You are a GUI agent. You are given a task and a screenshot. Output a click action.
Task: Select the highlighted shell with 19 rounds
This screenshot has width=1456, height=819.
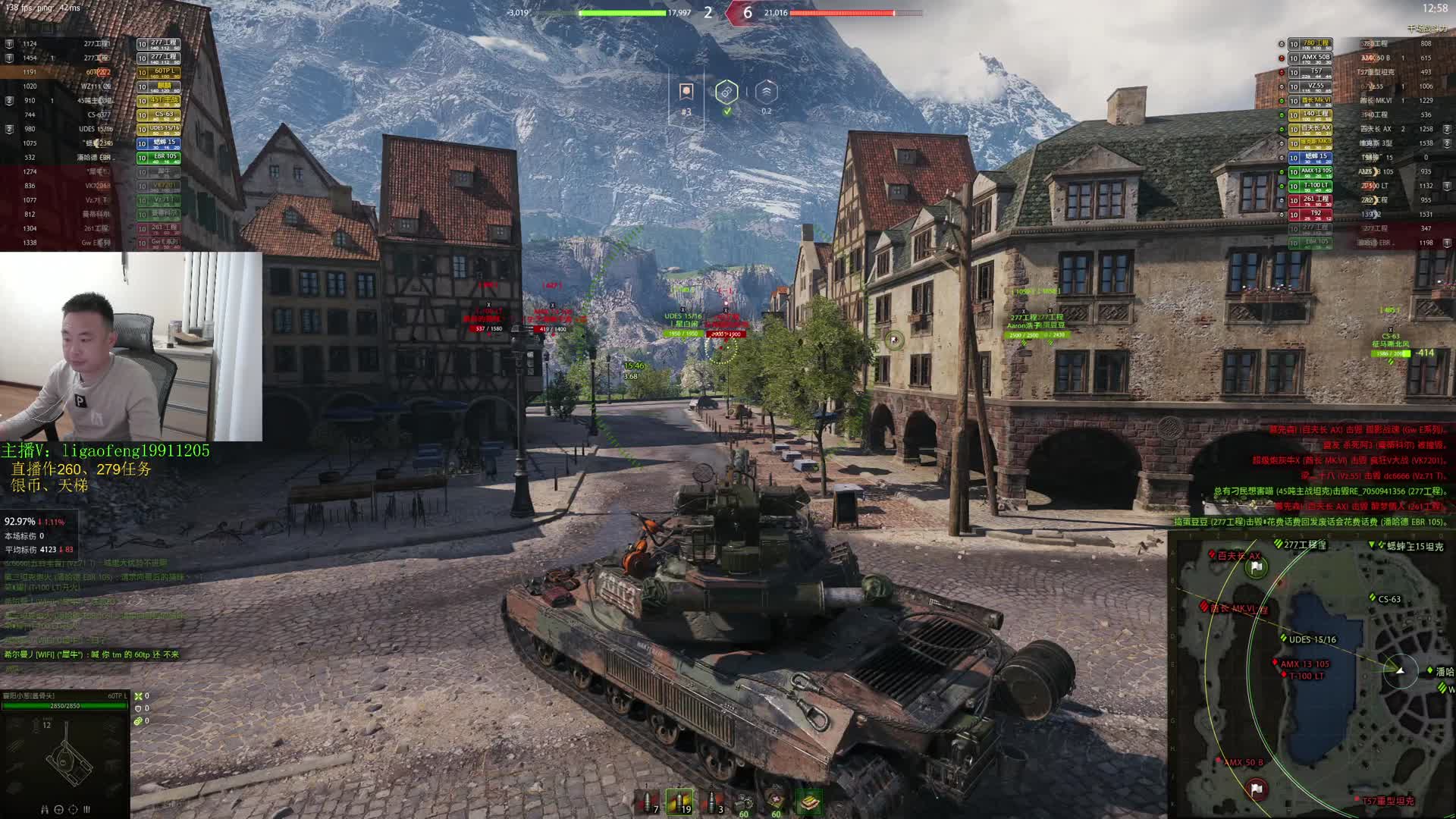[679, 802]
